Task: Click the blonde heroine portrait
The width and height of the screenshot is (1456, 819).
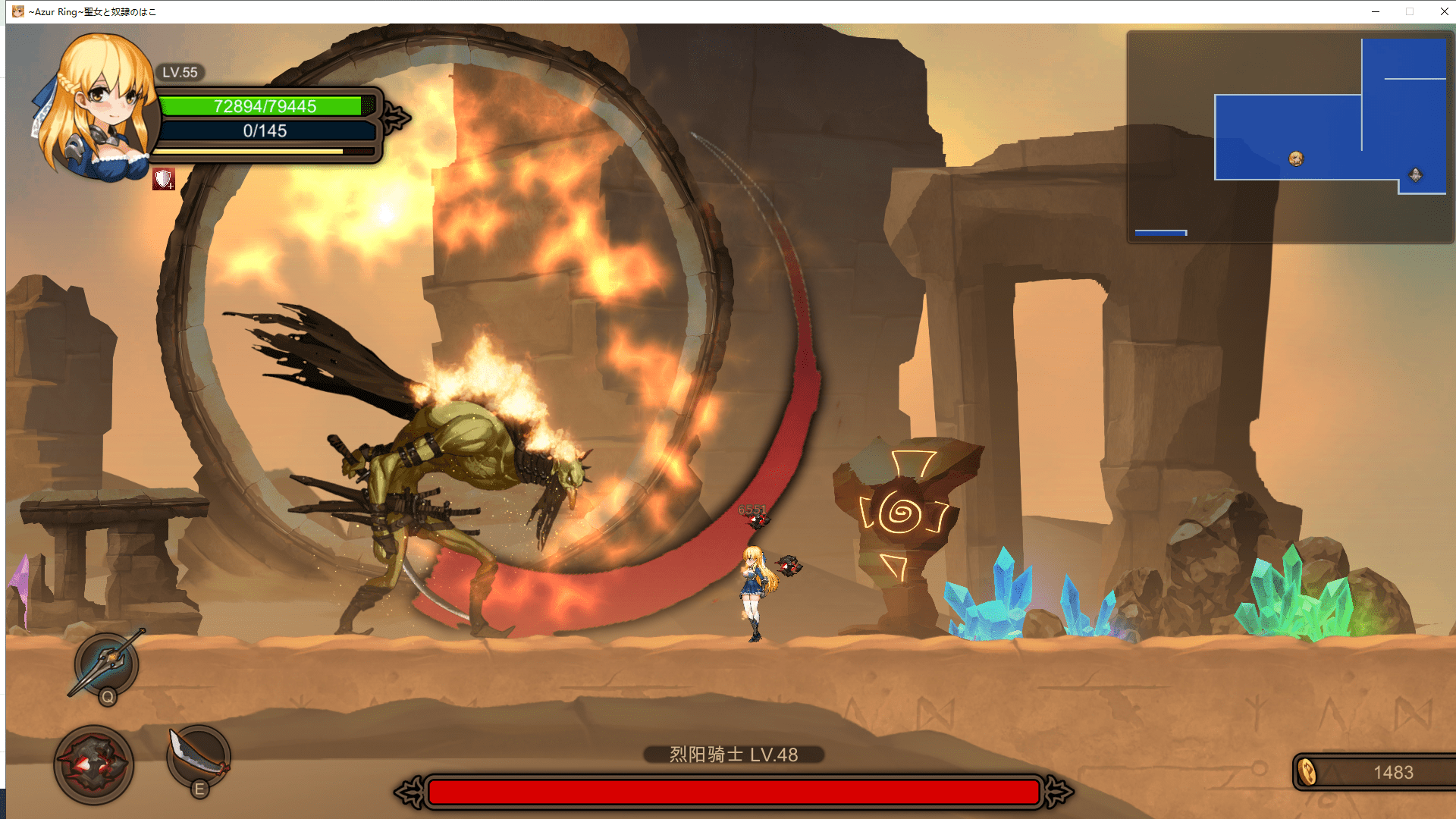Action: coord(95,106)
